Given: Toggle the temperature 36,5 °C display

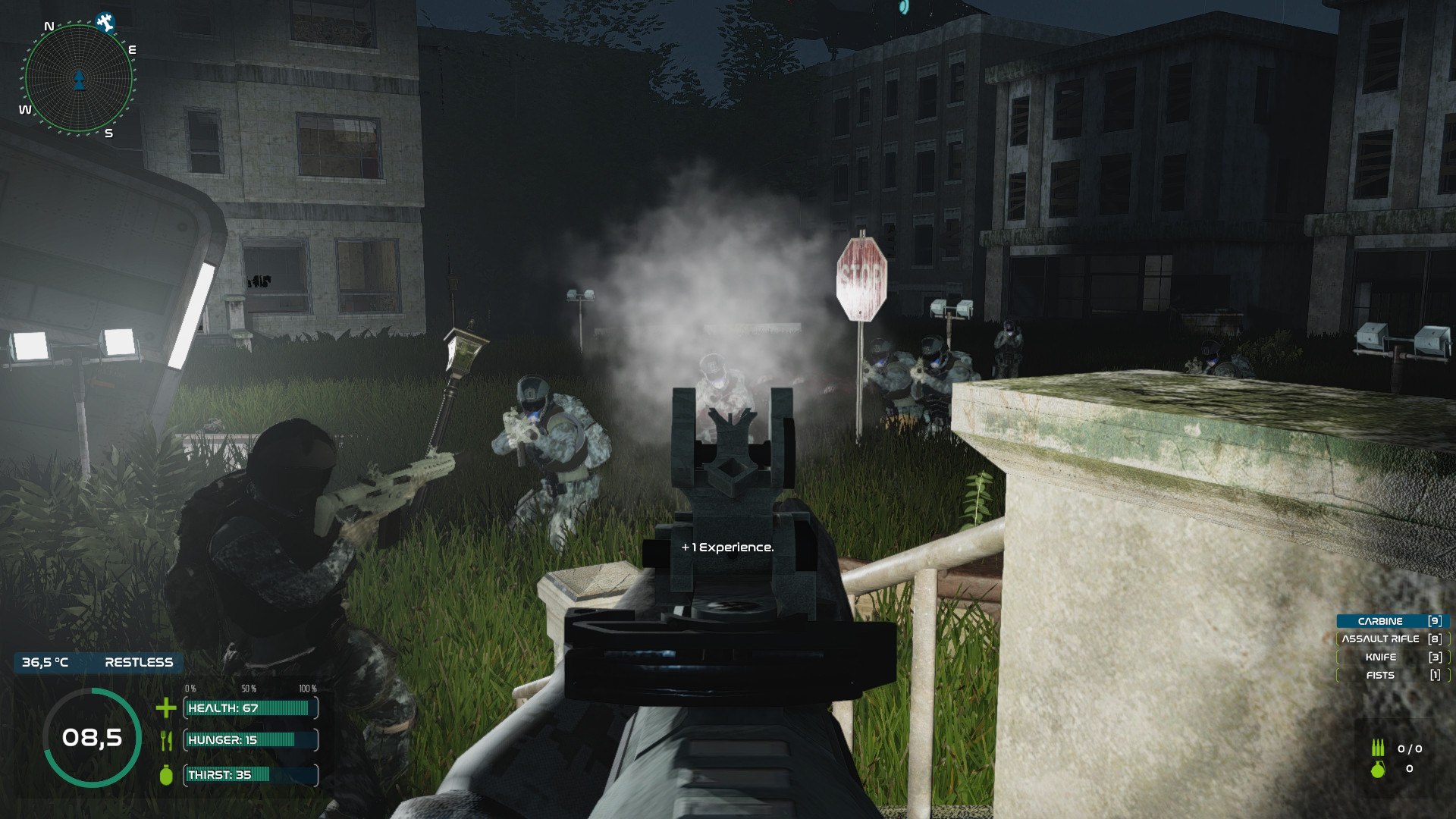Looking at the screenshot, I should coord(45,662).
